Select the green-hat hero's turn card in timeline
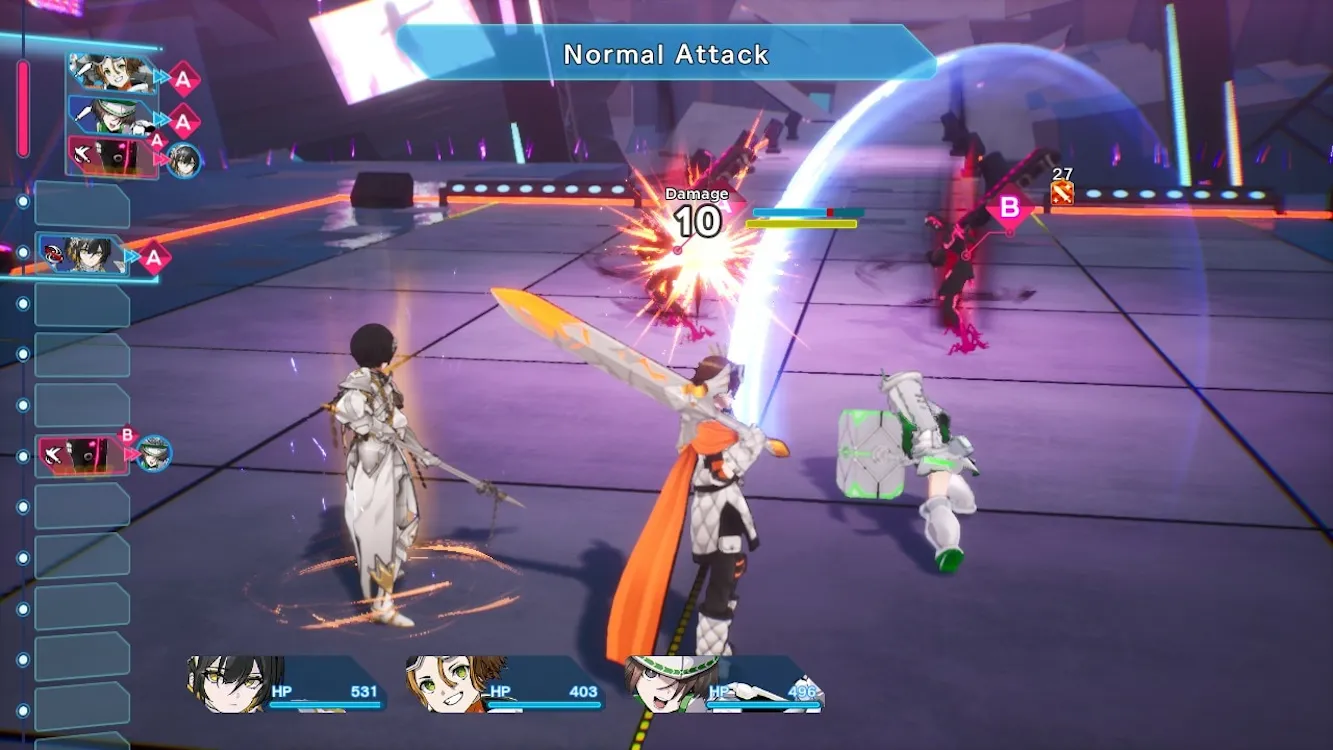The width and height of the screenshot is (1333, 750). coord(112,115)
